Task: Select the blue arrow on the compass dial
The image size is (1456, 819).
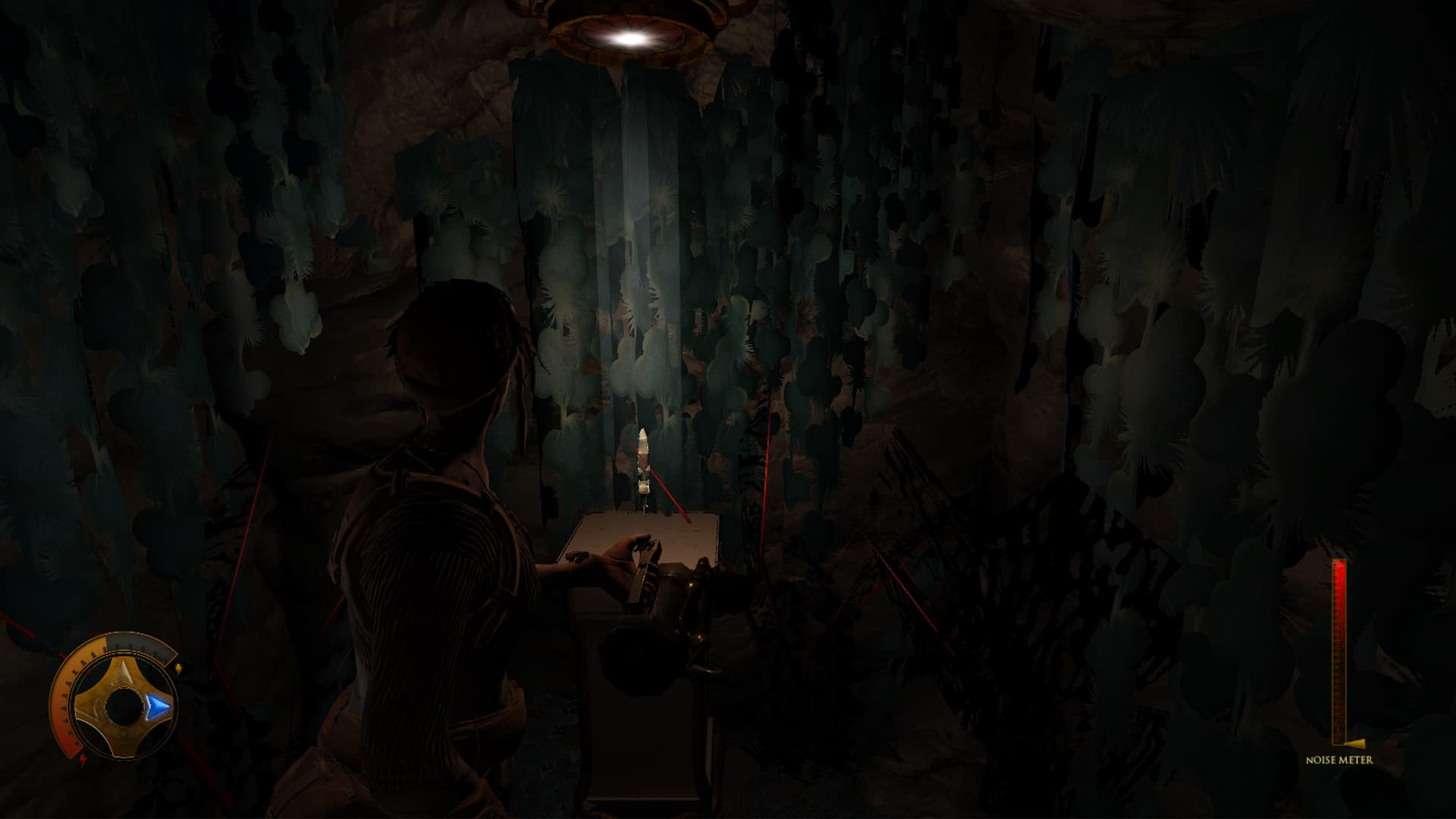Action: click(x=158, y=704)
